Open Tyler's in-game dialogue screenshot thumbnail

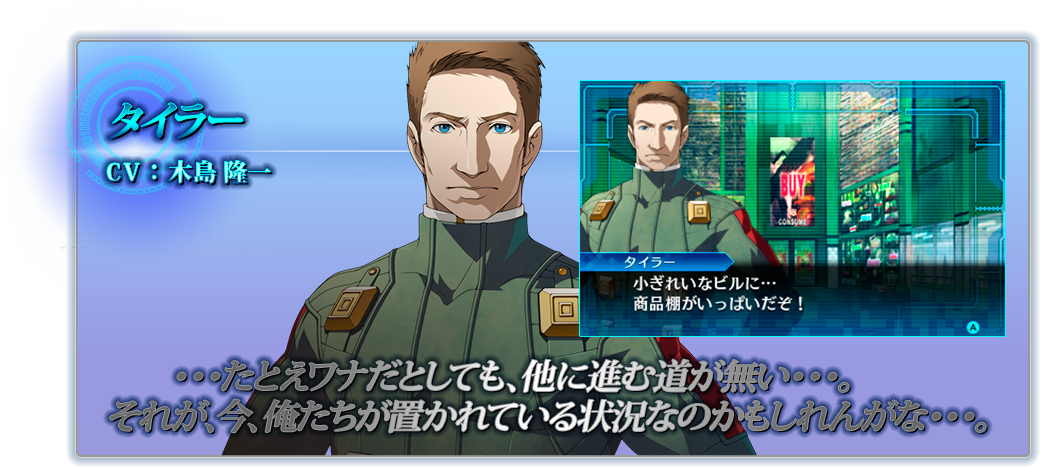792,208
